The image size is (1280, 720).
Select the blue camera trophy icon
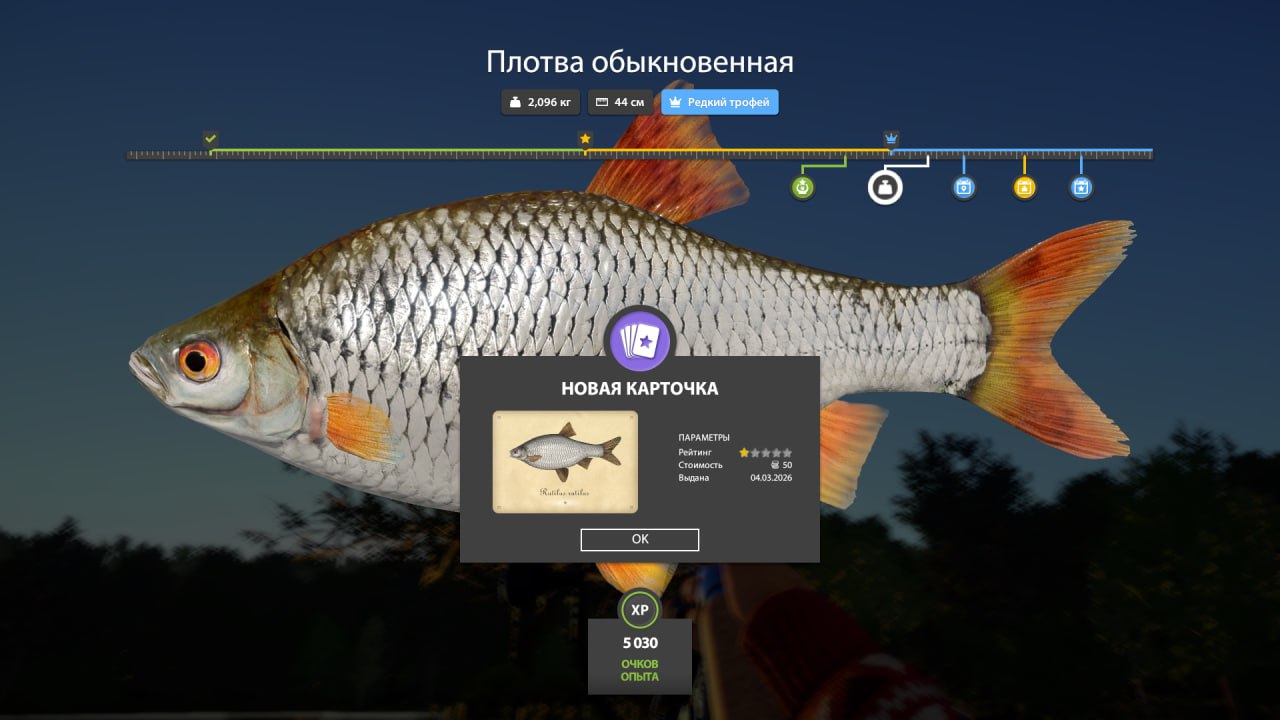pyautogui.click(x=962, y=187)
